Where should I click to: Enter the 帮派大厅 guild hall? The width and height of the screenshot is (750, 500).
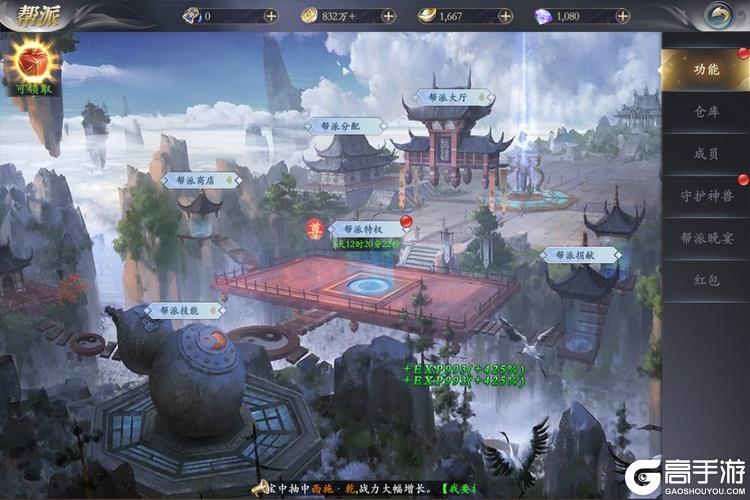tap(446, 98)
